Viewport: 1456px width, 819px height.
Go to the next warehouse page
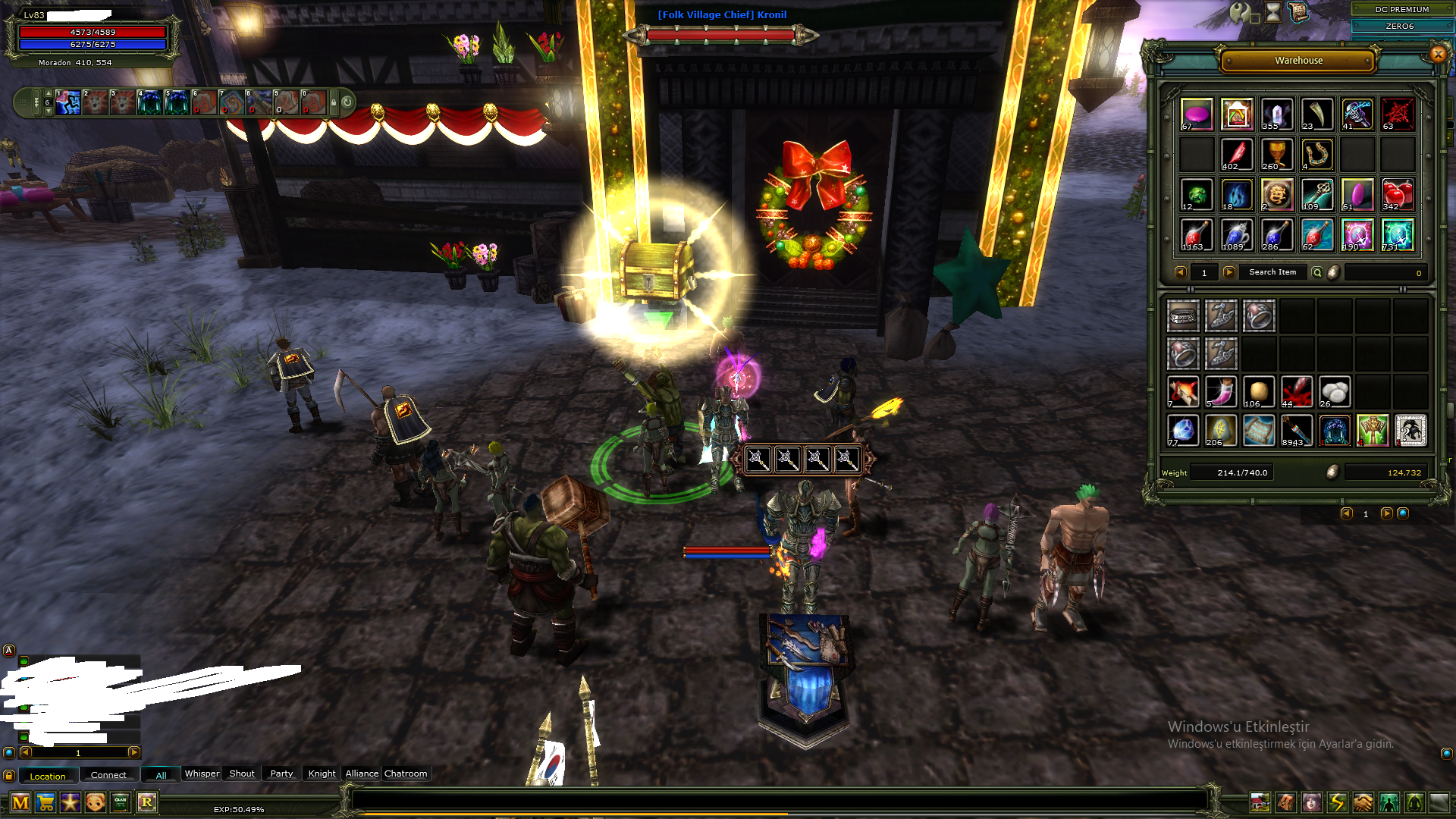[1229, 272]
